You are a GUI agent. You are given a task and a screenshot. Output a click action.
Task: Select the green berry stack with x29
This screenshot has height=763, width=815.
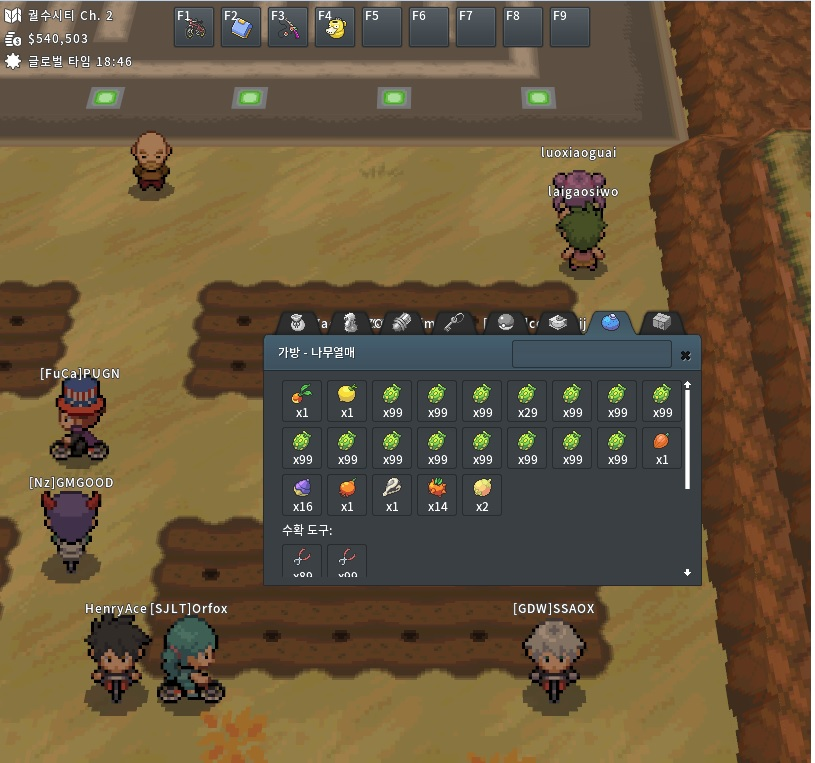click(527, 400)
